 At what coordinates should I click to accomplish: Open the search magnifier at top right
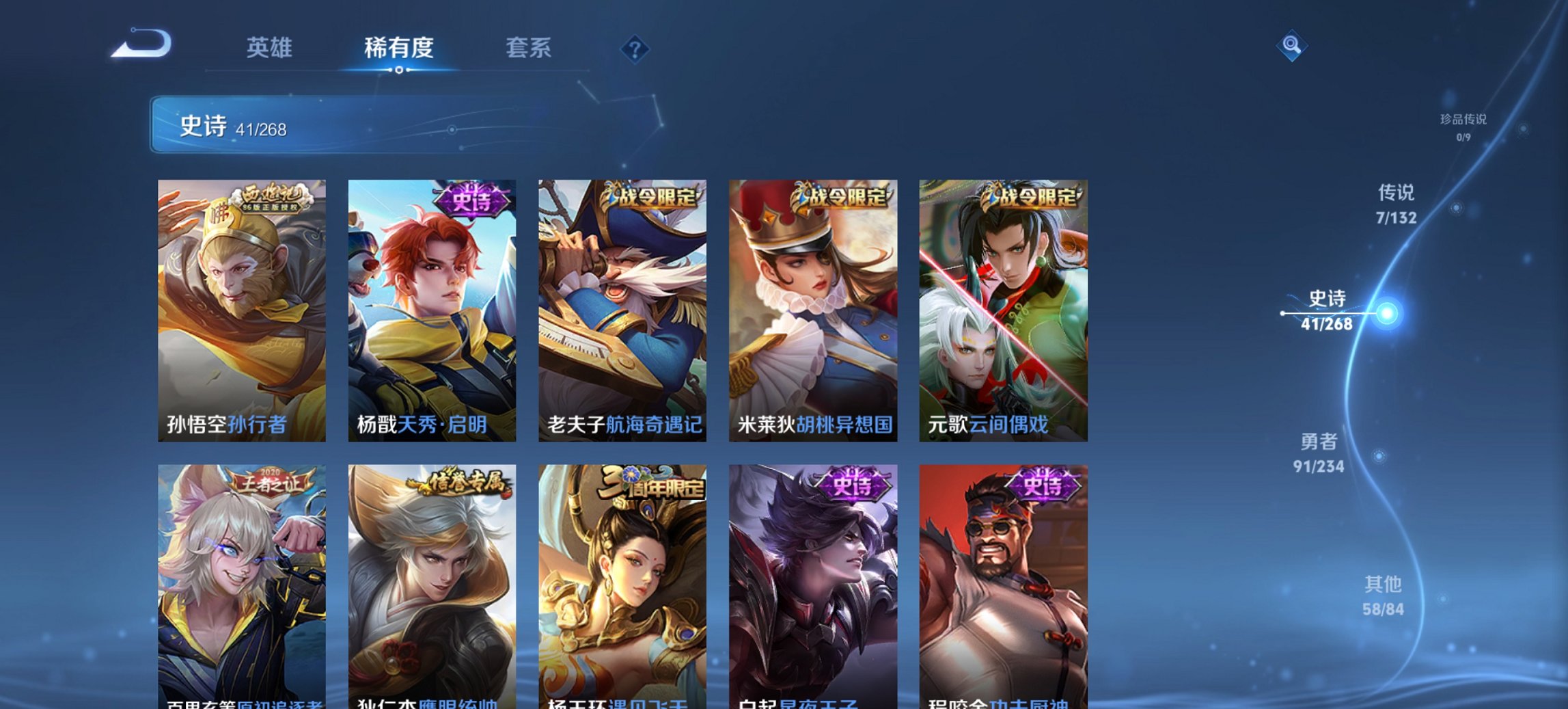click(1290, 47)
